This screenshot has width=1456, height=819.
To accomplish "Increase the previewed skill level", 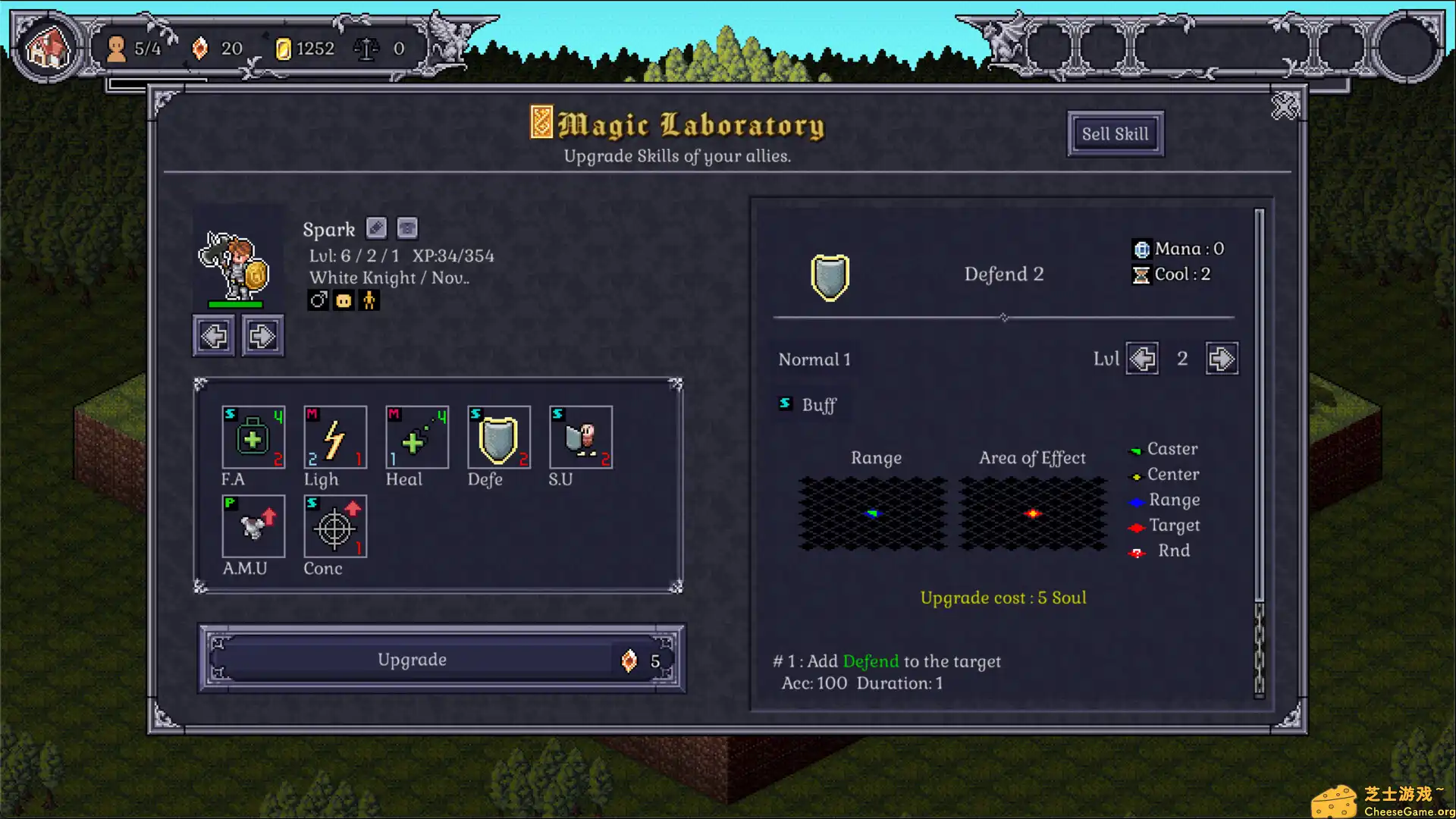I will tap(1222, 359).
